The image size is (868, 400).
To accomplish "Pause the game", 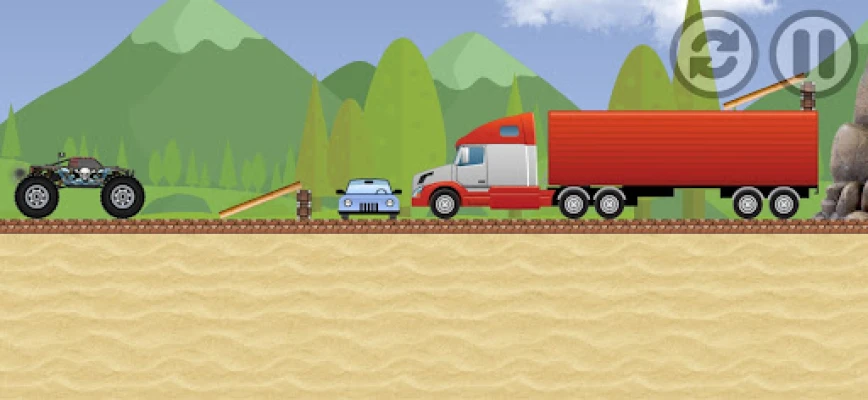I will 812,54.
